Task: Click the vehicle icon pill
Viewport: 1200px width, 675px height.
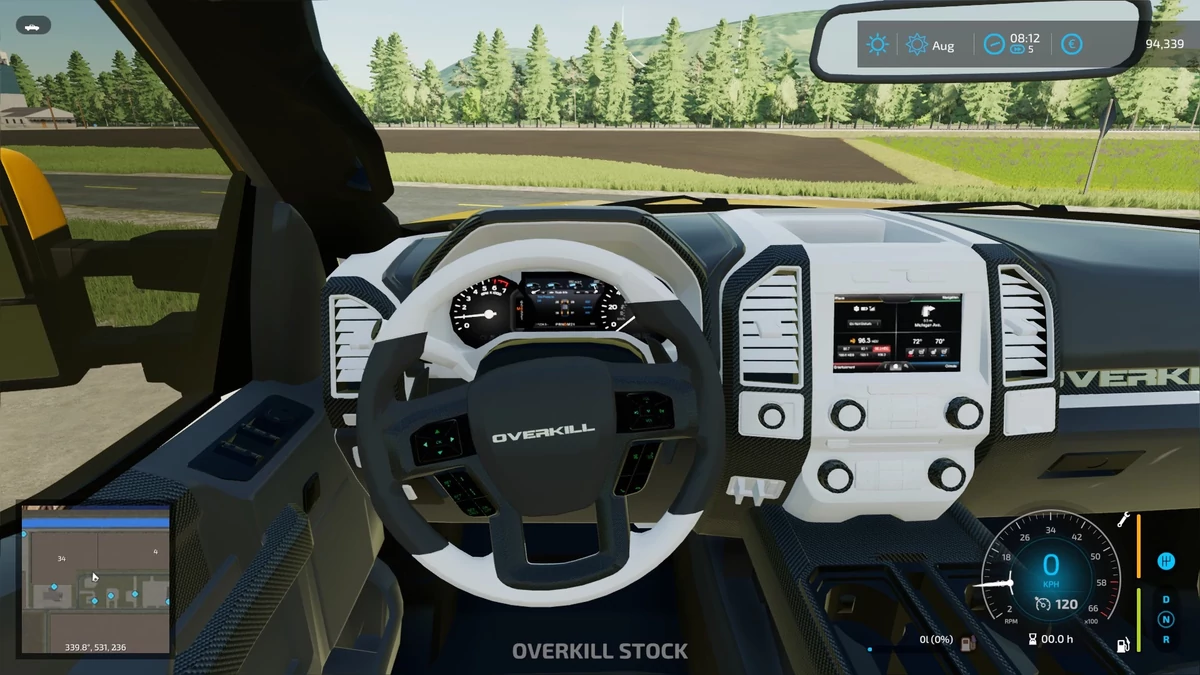Action: point(34,26)
